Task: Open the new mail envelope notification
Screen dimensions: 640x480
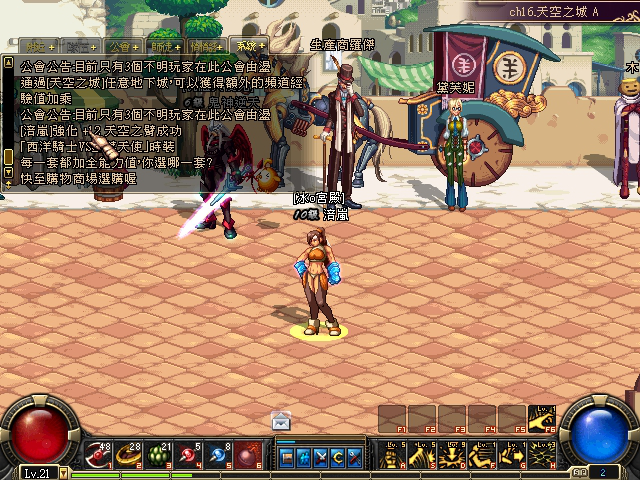Action: pyautogui.click(x=282, y=421)
